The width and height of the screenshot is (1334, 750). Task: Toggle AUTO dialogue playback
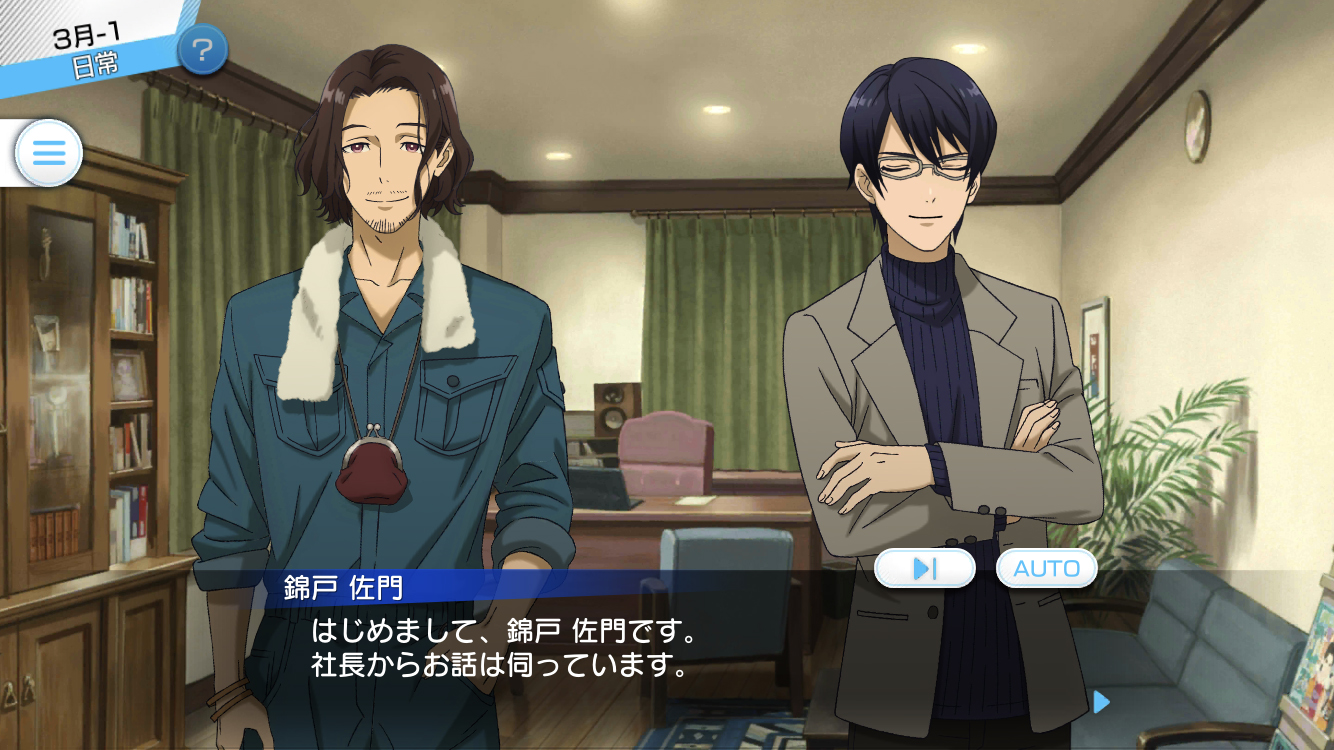[x=1046, y=568]
